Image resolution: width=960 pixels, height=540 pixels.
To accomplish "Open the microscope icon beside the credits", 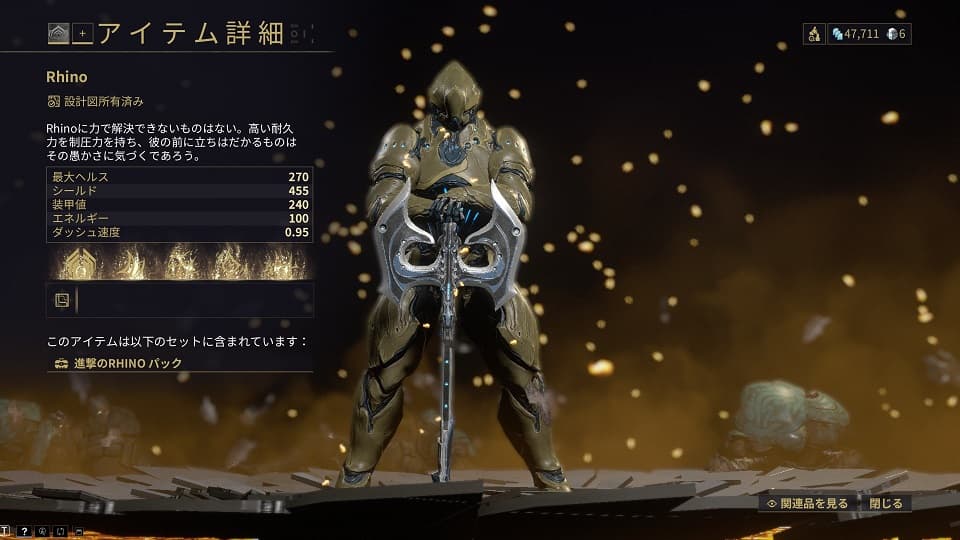I will [x=814, y=34].
